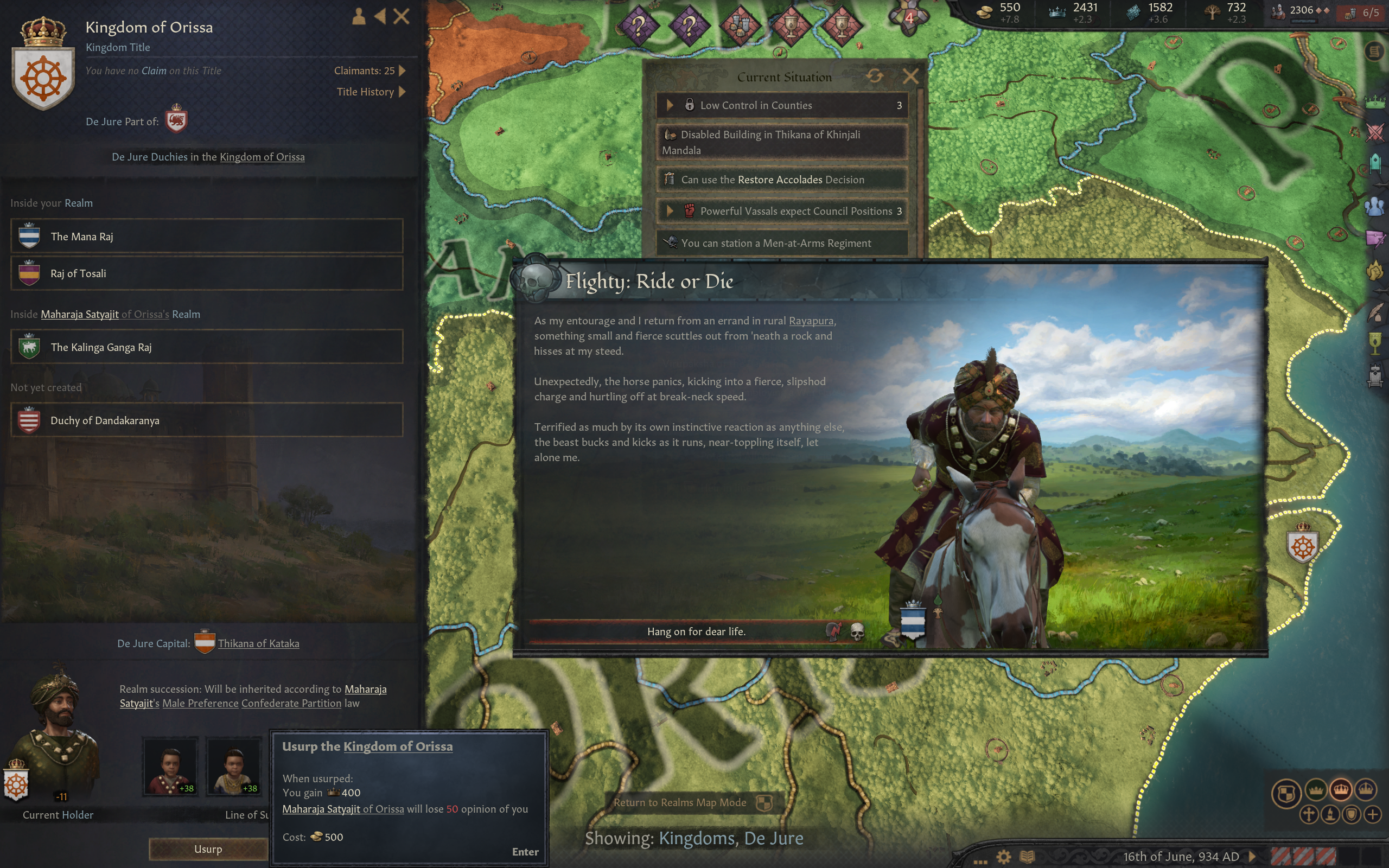Close the Current Situation window
This screenshot has height=868, width=1389.
tap(910, 76)
